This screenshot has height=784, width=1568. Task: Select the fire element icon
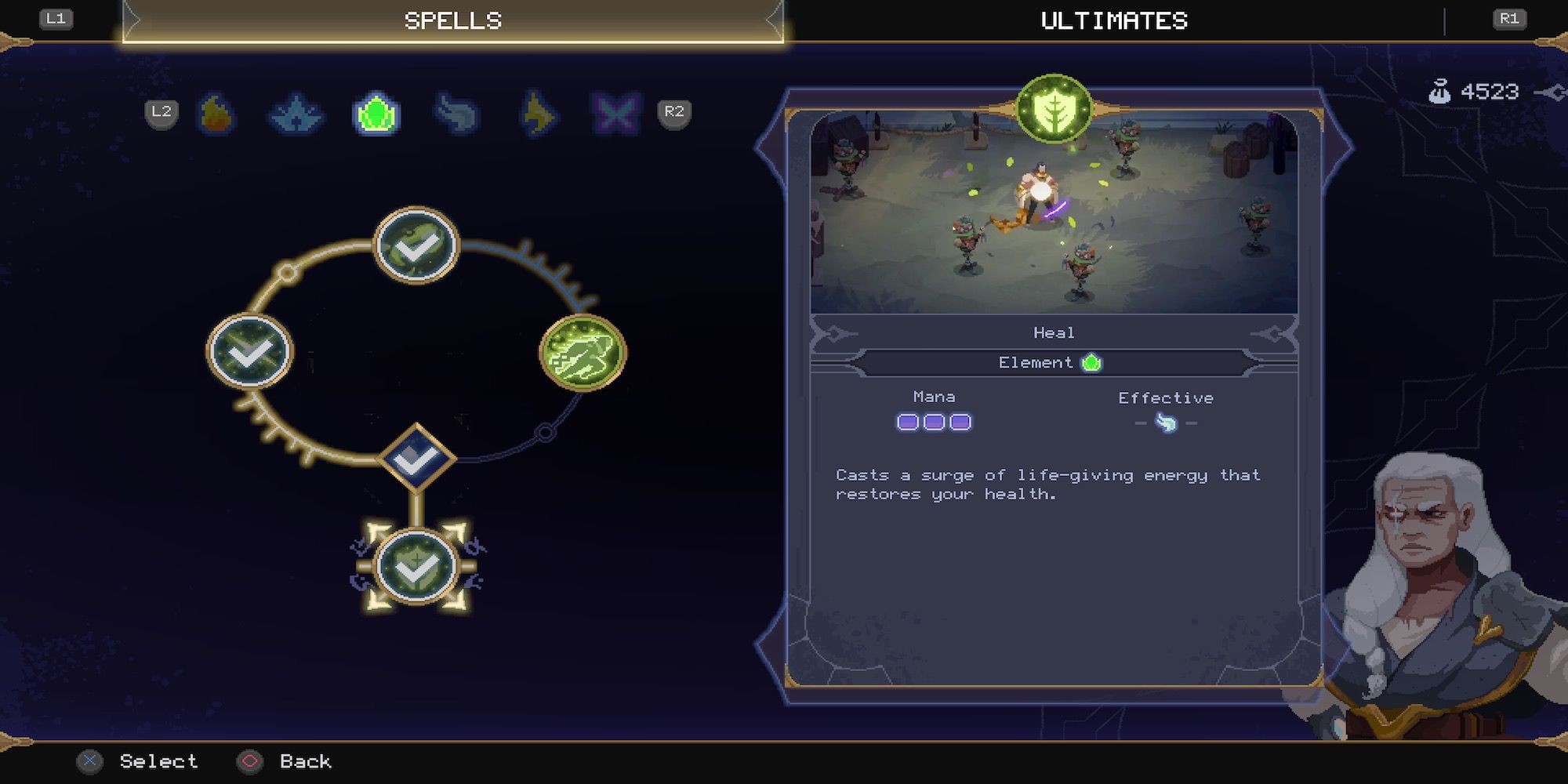217,114
